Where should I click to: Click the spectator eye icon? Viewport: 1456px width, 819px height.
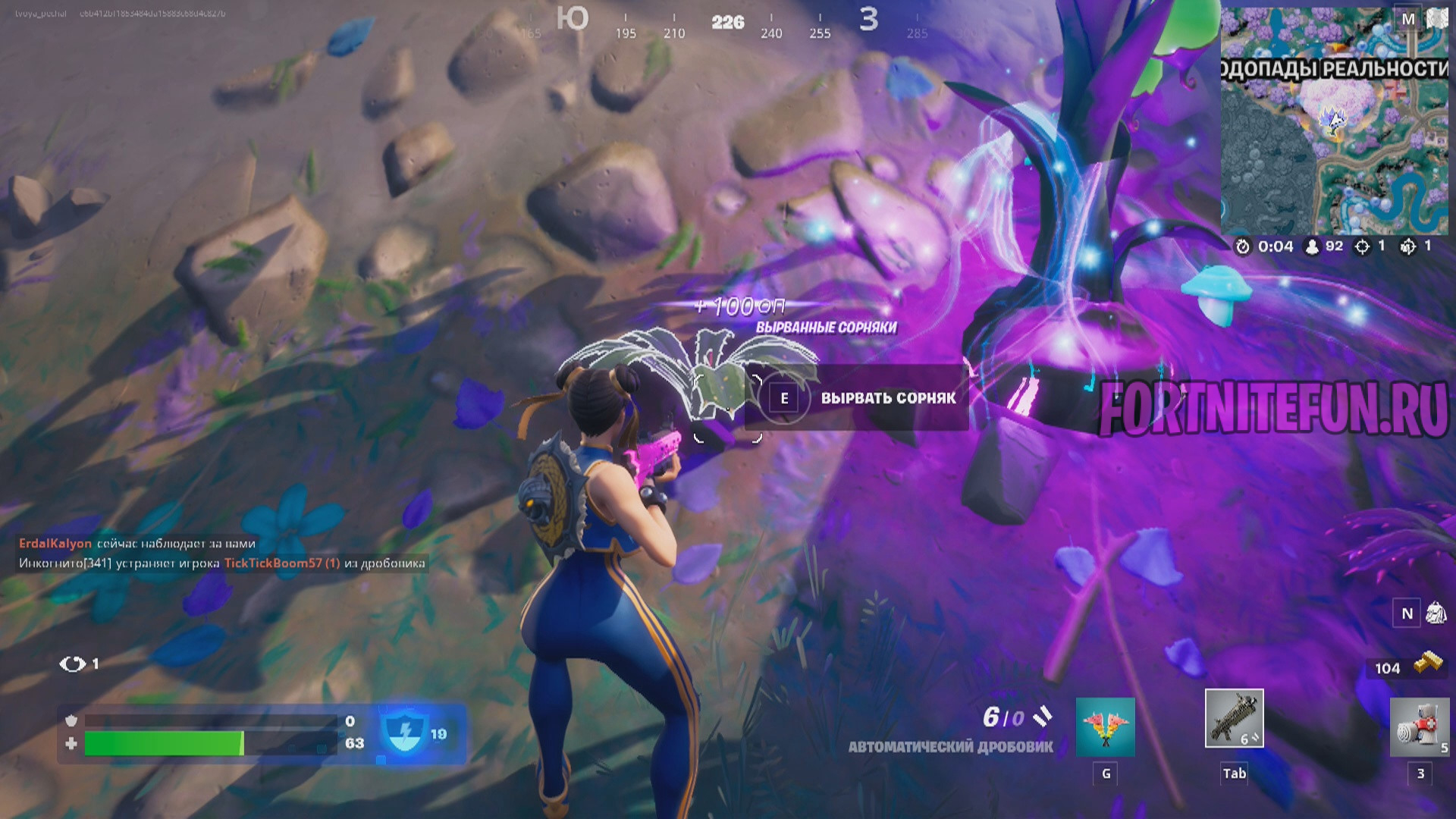[x=73, y=664]
